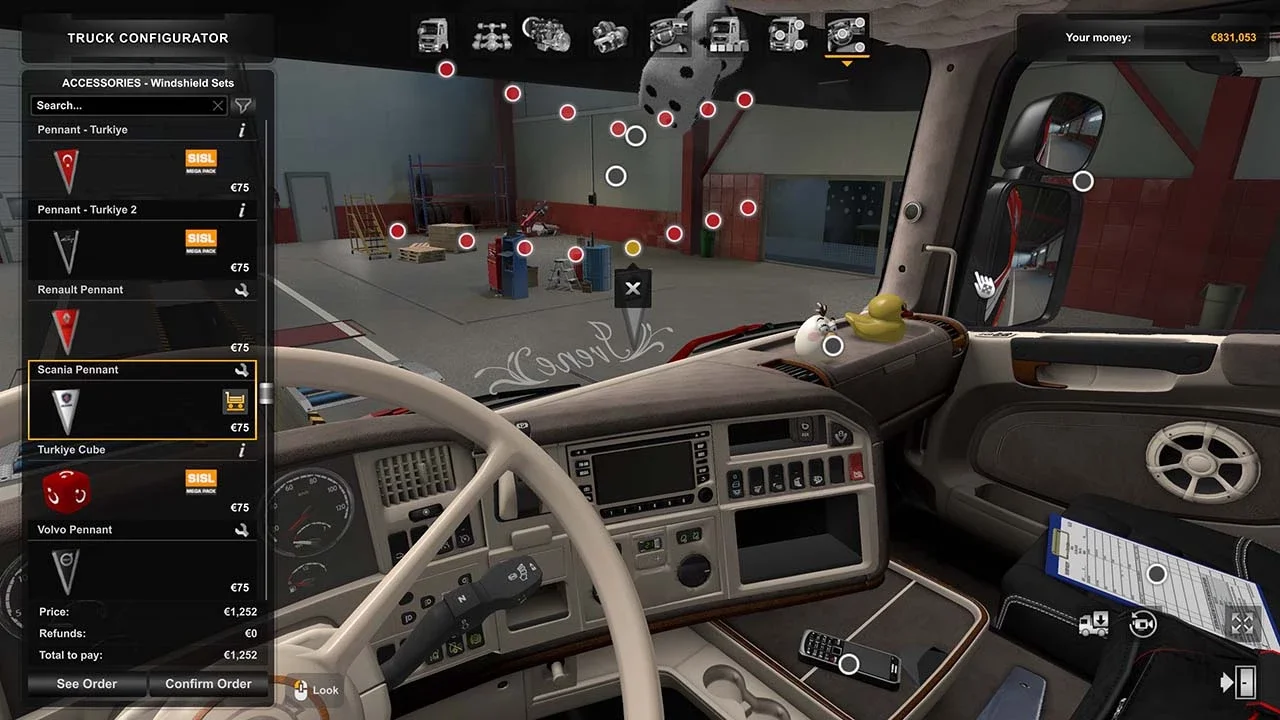Open the chassis configuration icon
Image resolution: width=1280 pixels, height=720 pixels.
click(x=492, y=37)
